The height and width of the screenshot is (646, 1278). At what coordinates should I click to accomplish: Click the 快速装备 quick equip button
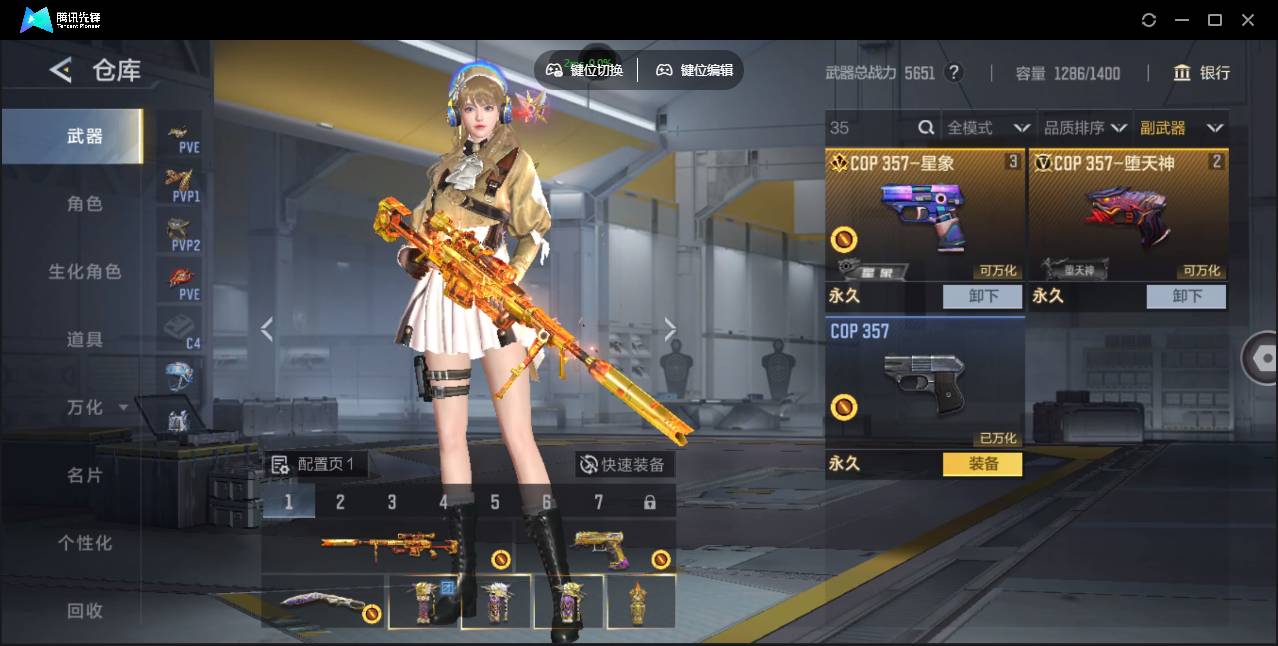pyautogui.click(x=625, y=465)
